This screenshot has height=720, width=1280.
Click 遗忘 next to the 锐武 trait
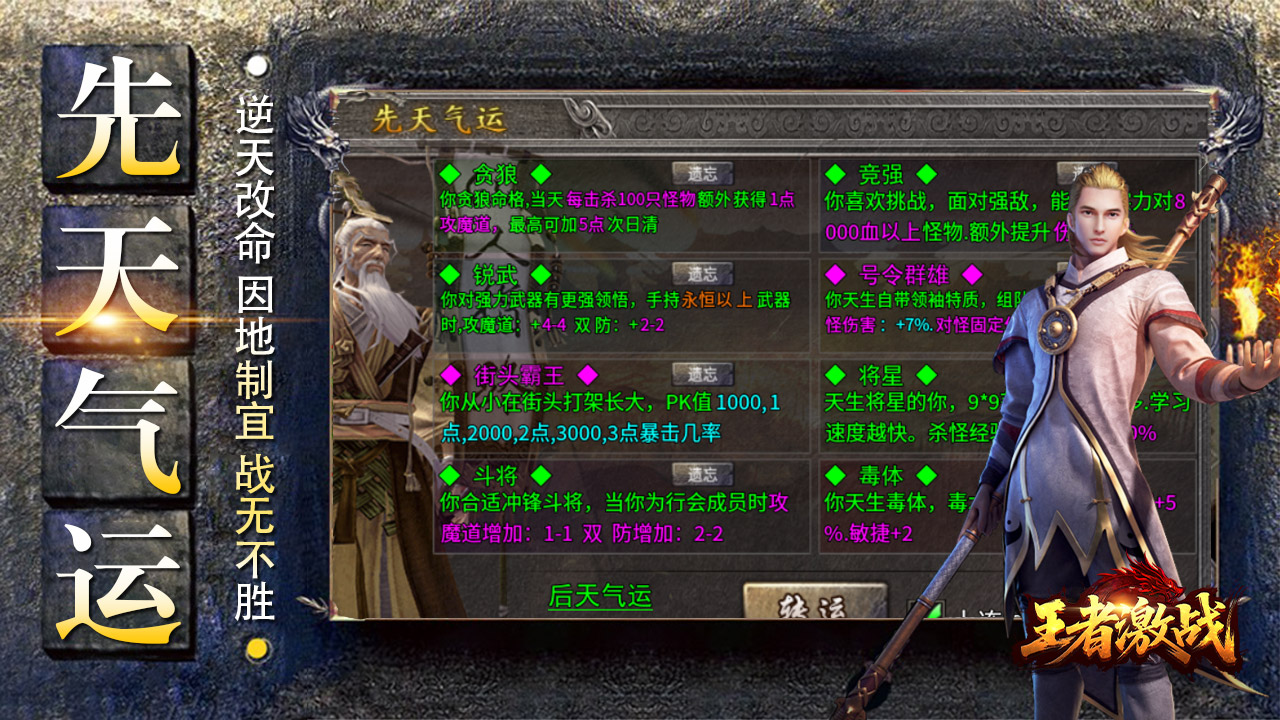702,274
